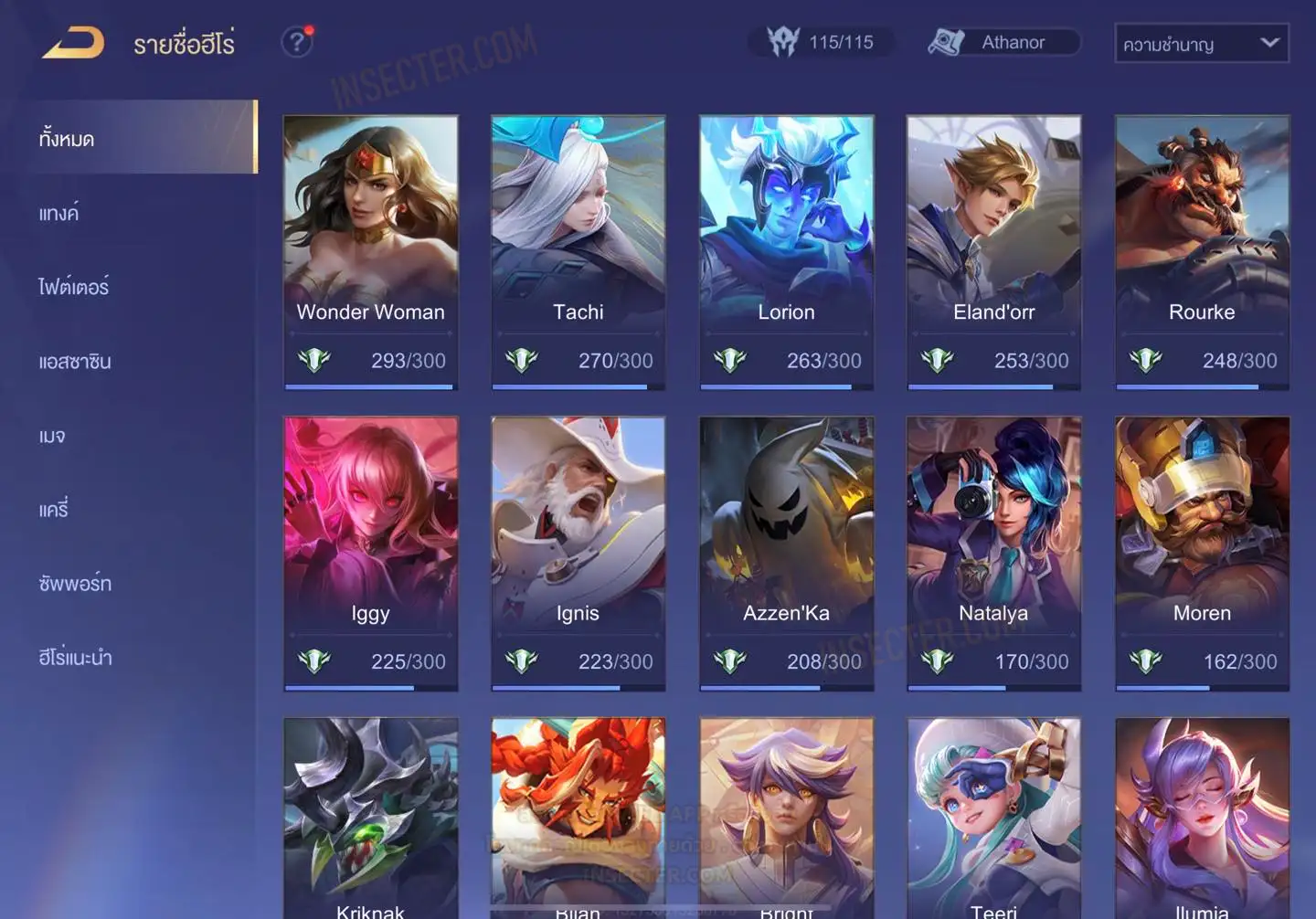
Task: Go back using the arrow button
Action: 73,42
